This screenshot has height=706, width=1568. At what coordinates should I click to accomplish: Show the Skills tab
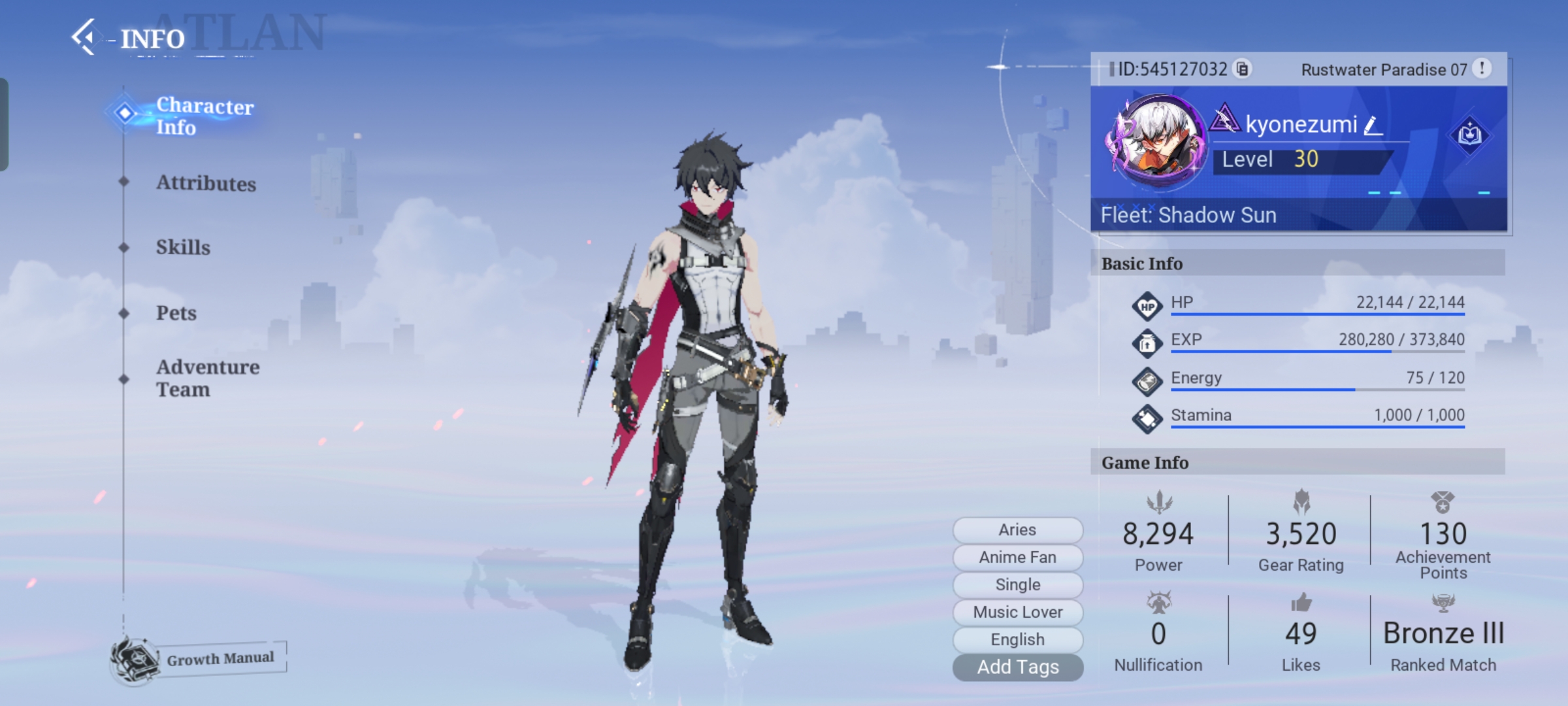pyautogui.click(x=183, y=247)
